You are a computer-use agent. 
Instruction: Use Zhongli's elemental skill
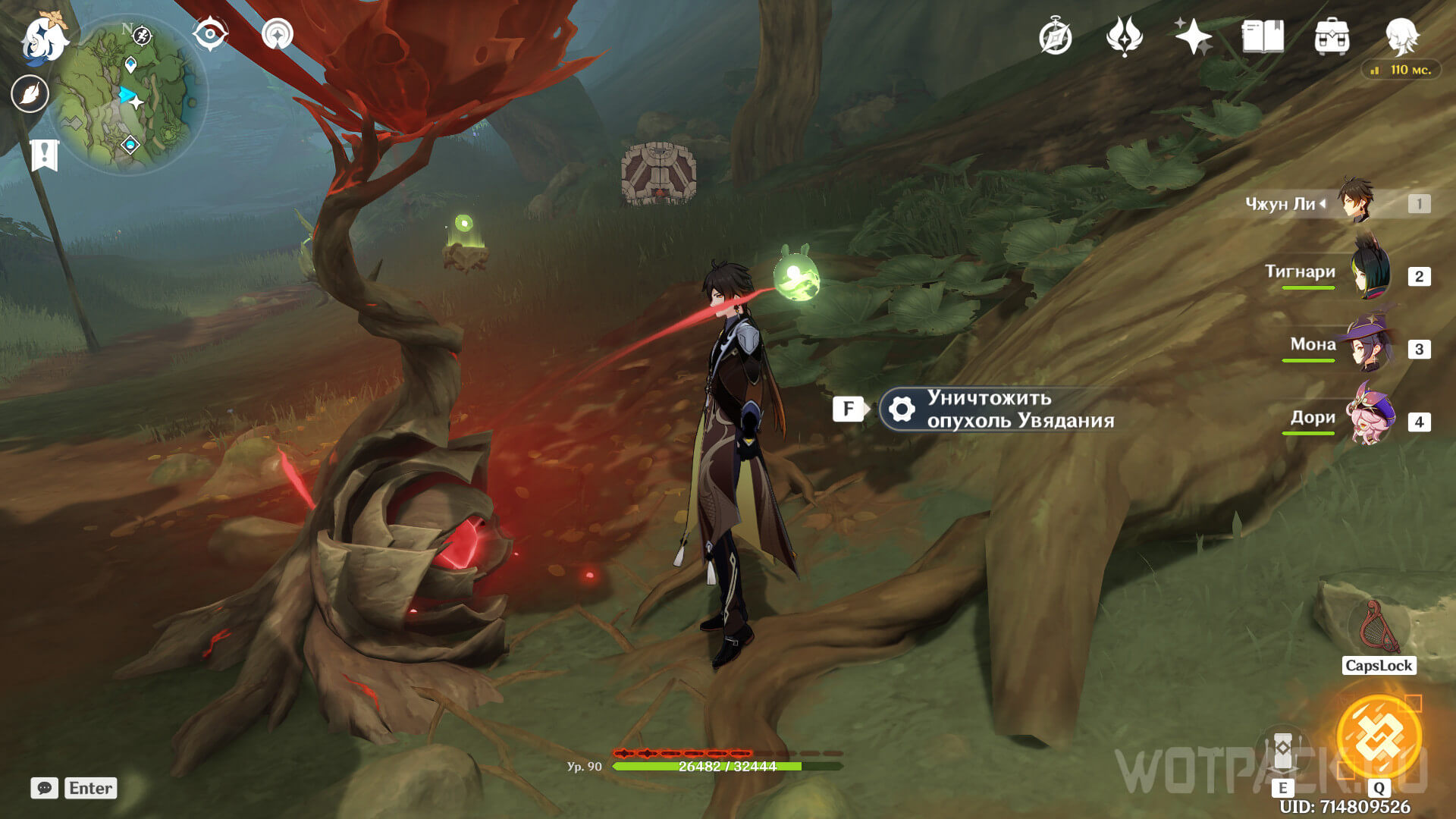(x=1283, y=751)
